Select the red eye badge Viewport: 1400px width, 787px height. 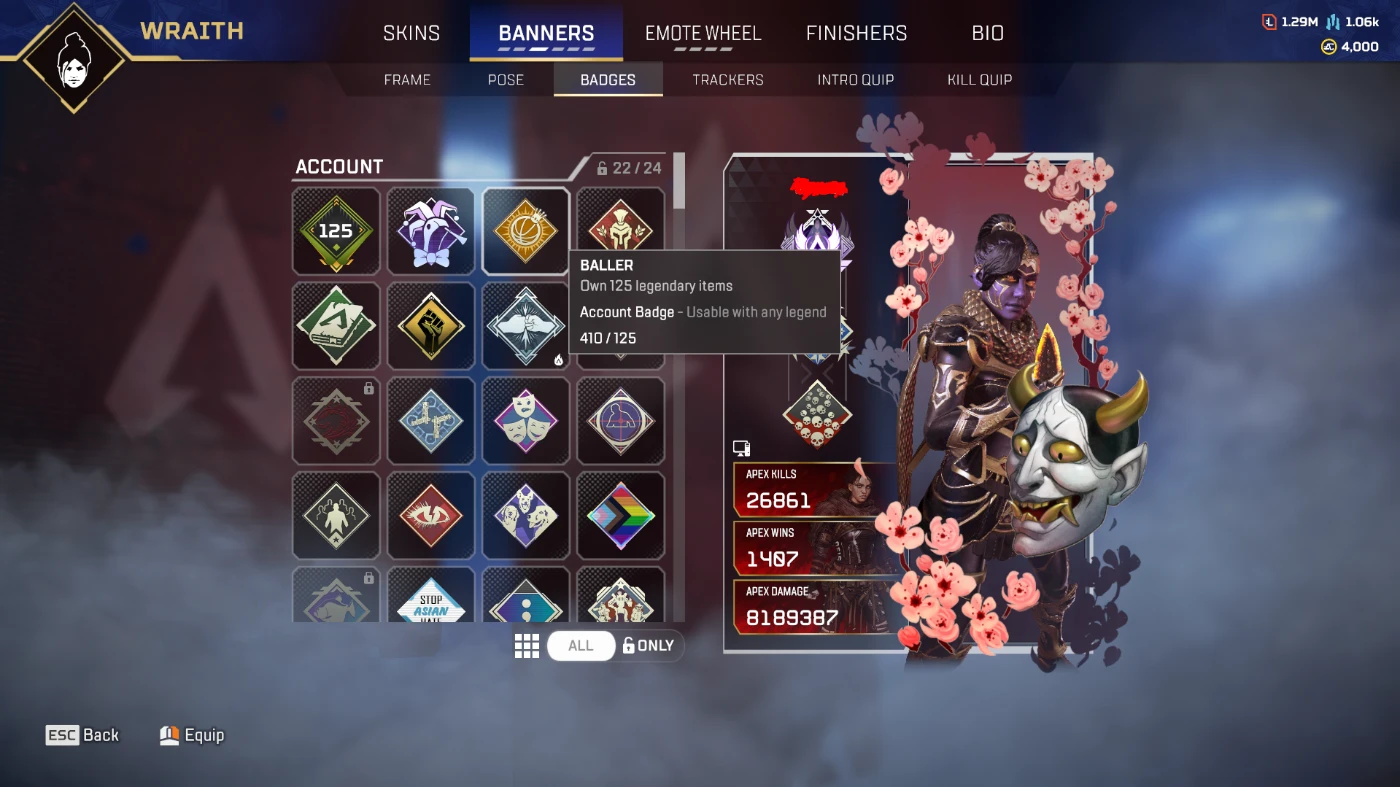click(x=430, y=516)
